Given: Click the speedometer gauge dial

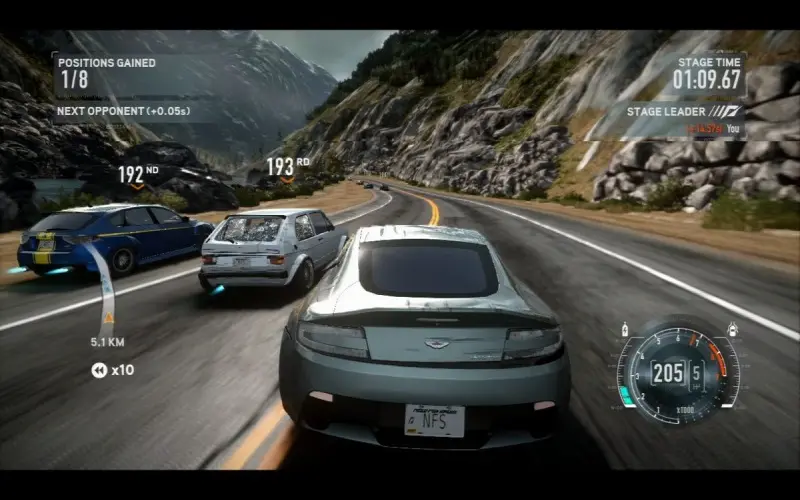Looking at the screenshot, I should click(677, 374).
